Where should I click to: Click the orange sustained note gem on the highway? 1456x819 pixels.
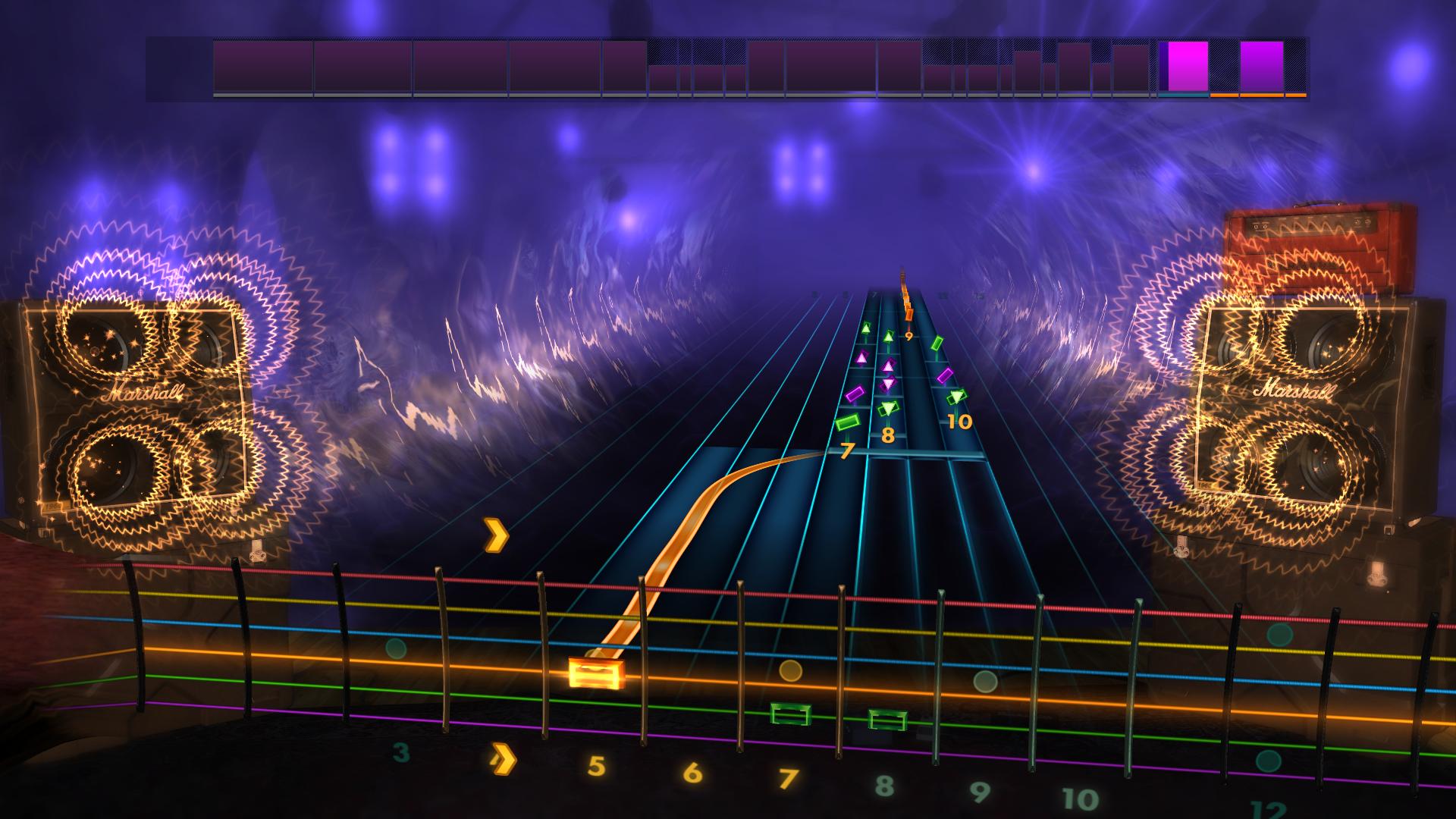[909, 315]
